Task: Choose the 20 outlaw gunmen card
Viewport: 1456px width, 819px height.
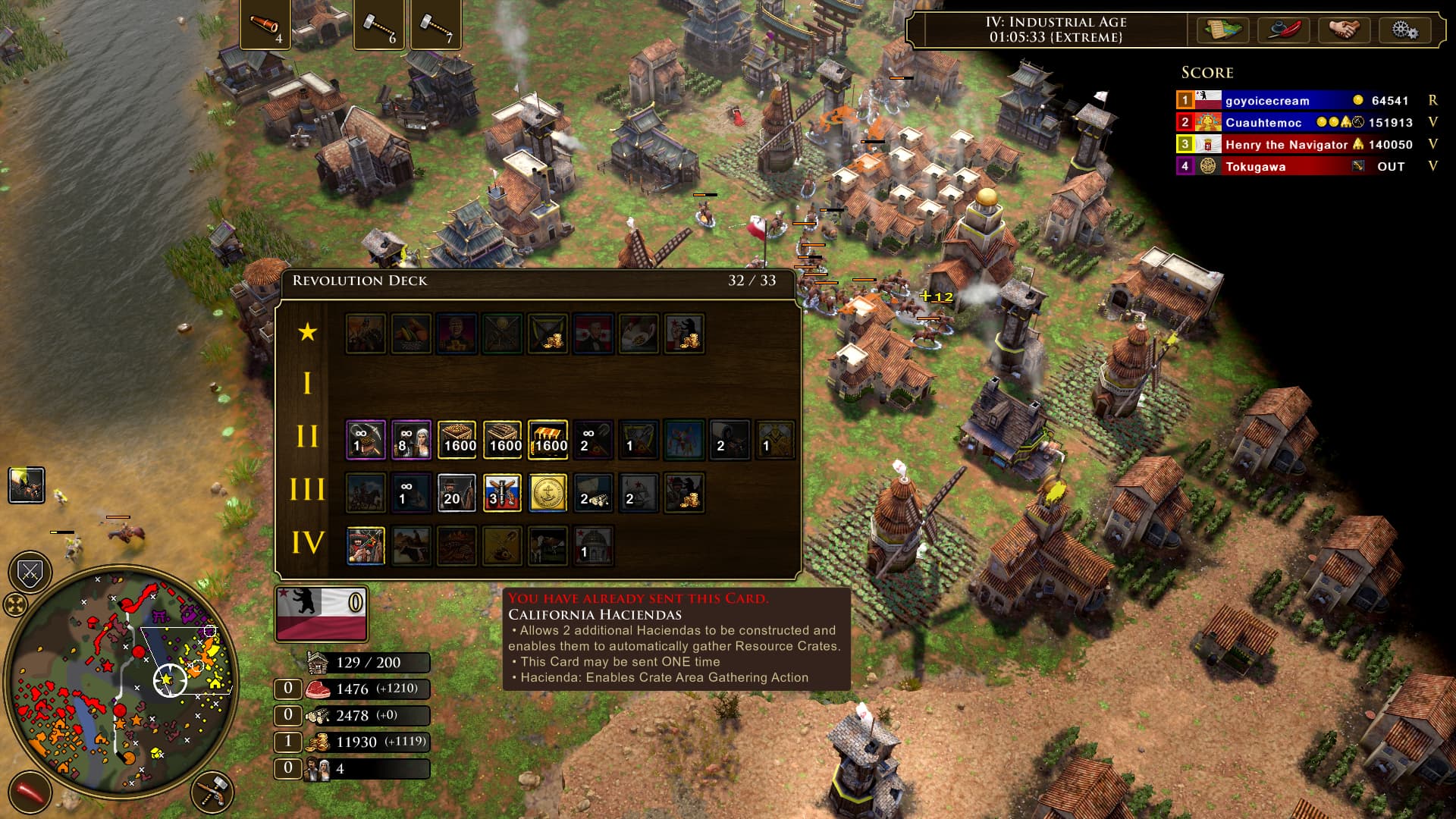Action: pyautogui.click(x=457, y=493)
